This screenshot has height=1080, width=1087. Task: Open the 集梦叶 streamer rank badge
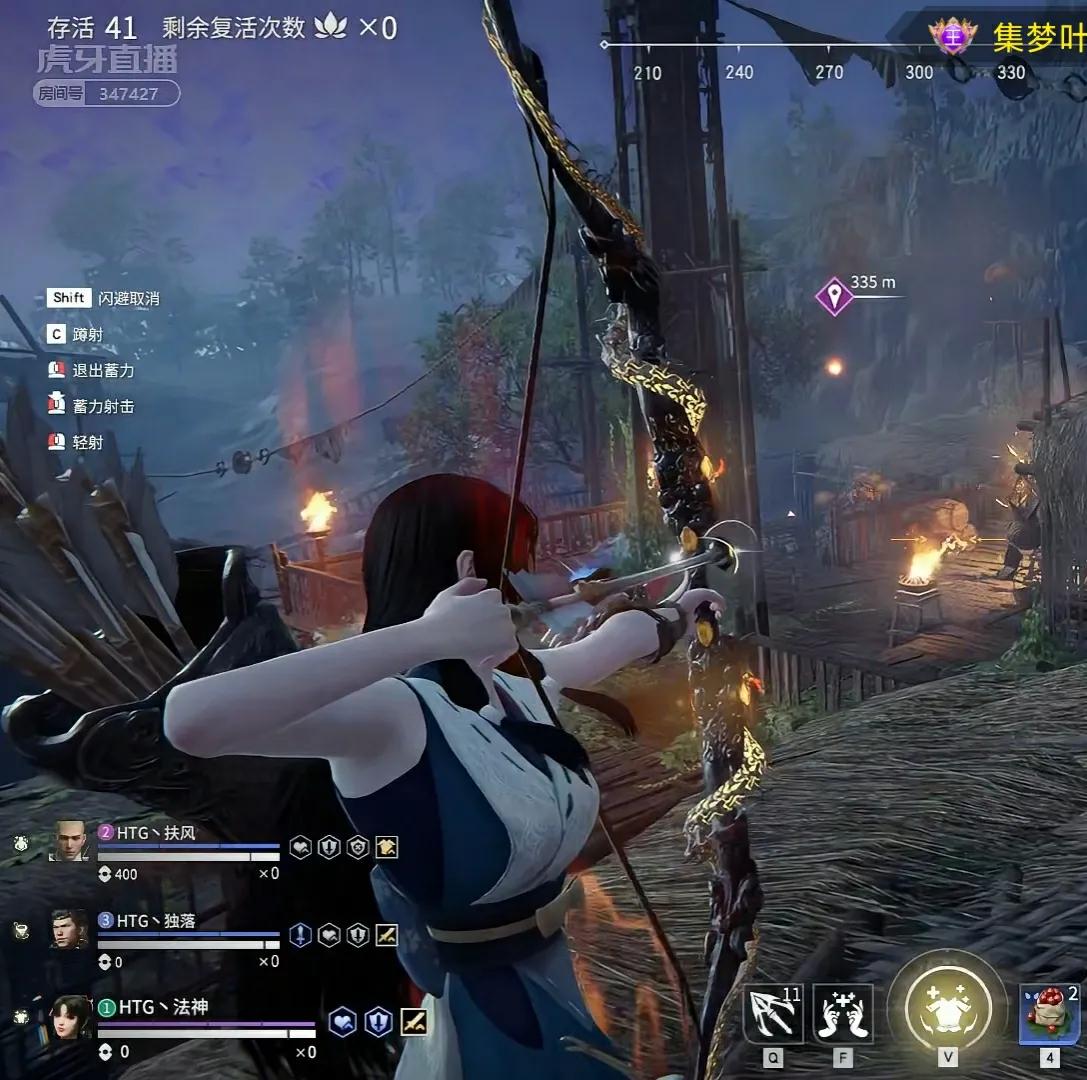951,36
